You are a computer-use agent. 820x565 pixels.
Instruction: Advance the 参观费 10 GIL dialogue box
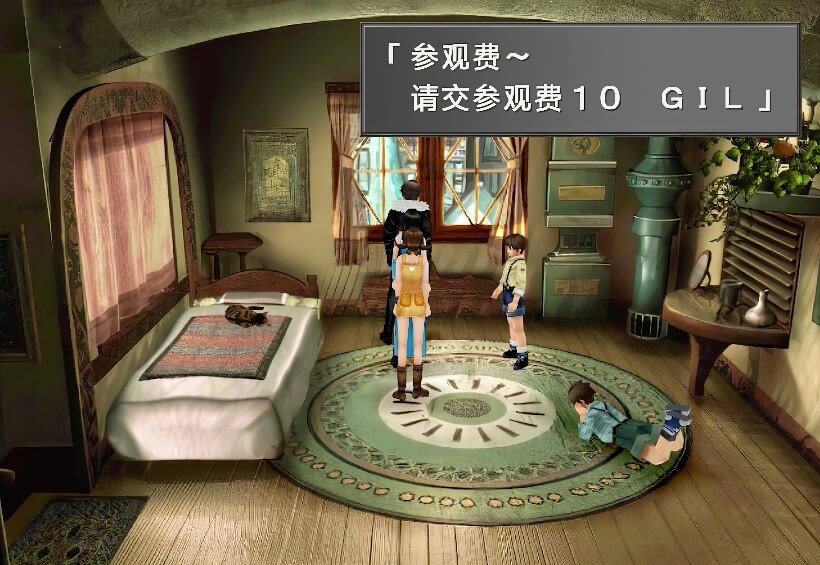click(580, 78)
